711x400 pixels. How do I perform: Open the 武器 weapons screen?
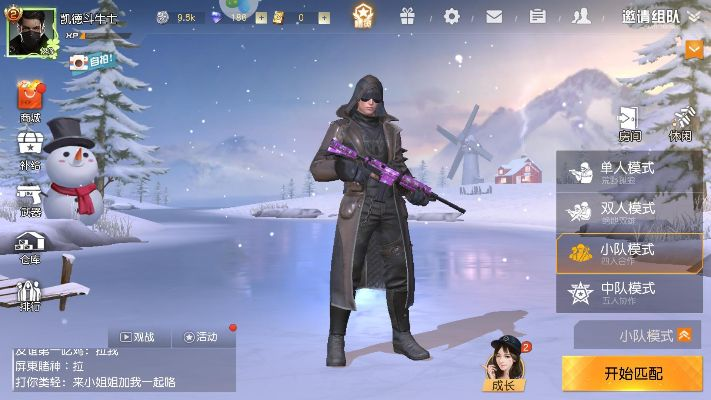[x=30, y=197]
